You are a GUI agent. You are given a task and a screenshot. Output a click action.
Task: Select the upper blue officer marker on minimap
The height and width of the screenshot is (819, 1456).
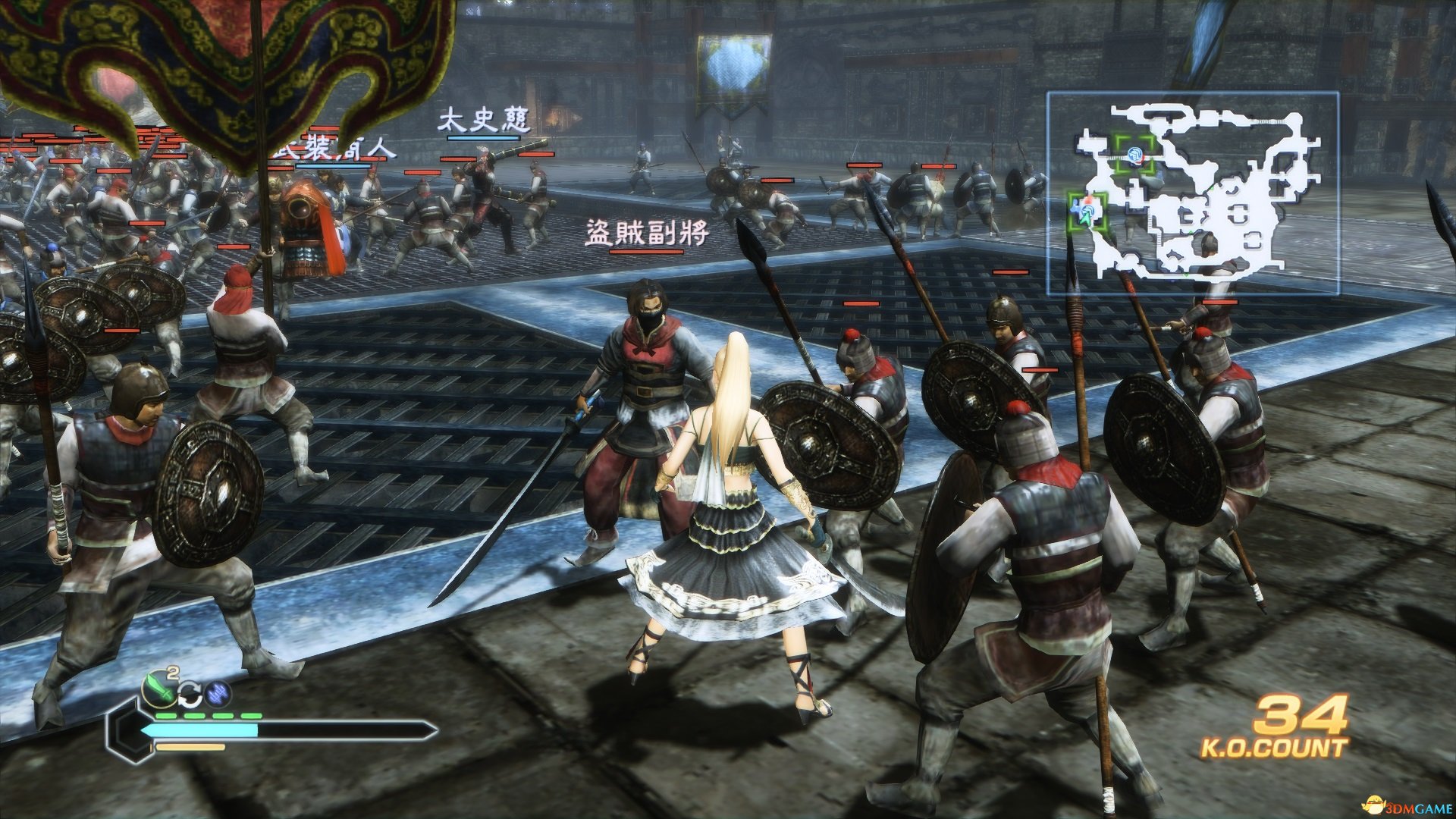1134,155
